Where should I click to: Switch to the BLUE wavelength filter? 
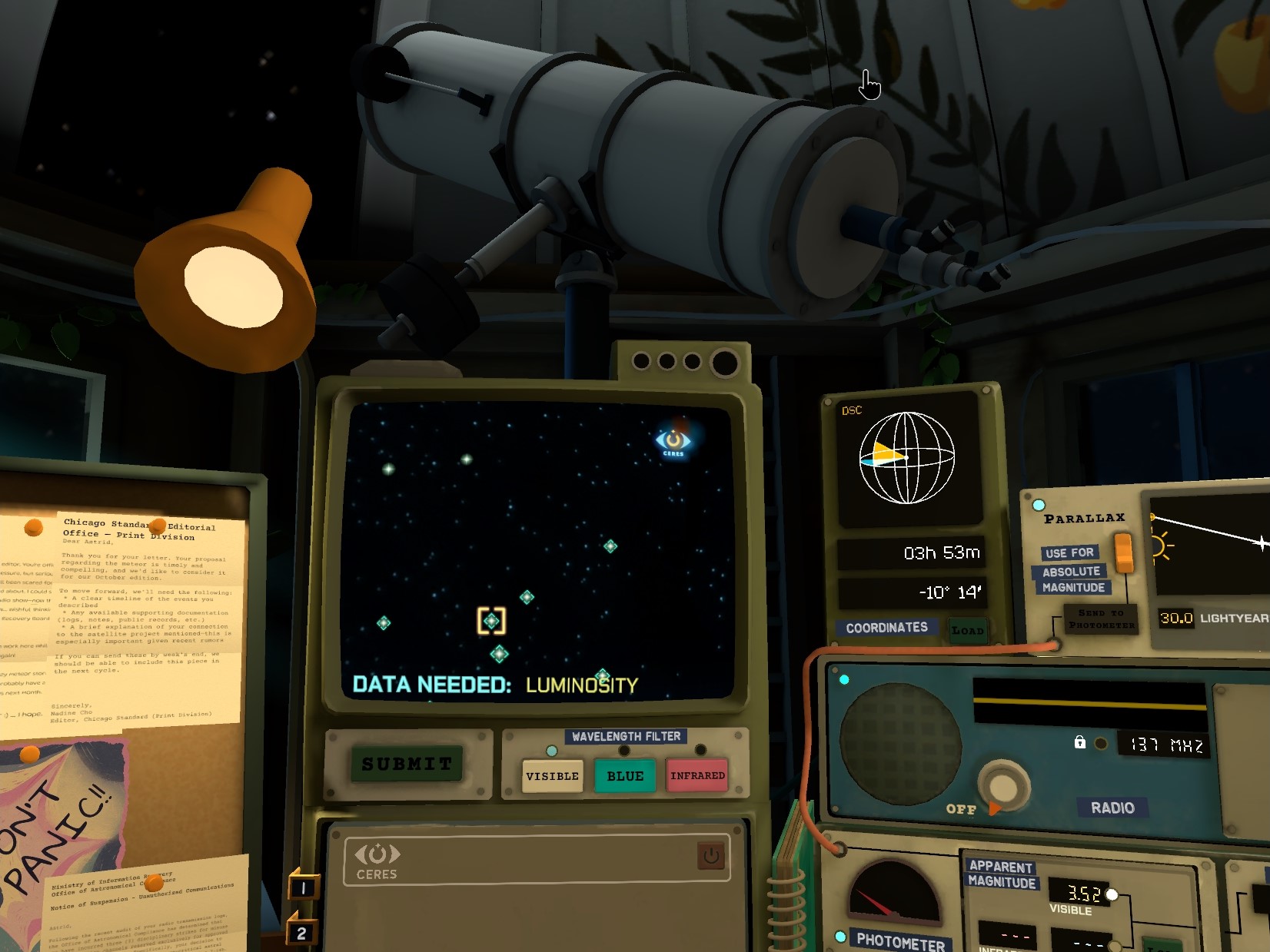click(625, 776)
